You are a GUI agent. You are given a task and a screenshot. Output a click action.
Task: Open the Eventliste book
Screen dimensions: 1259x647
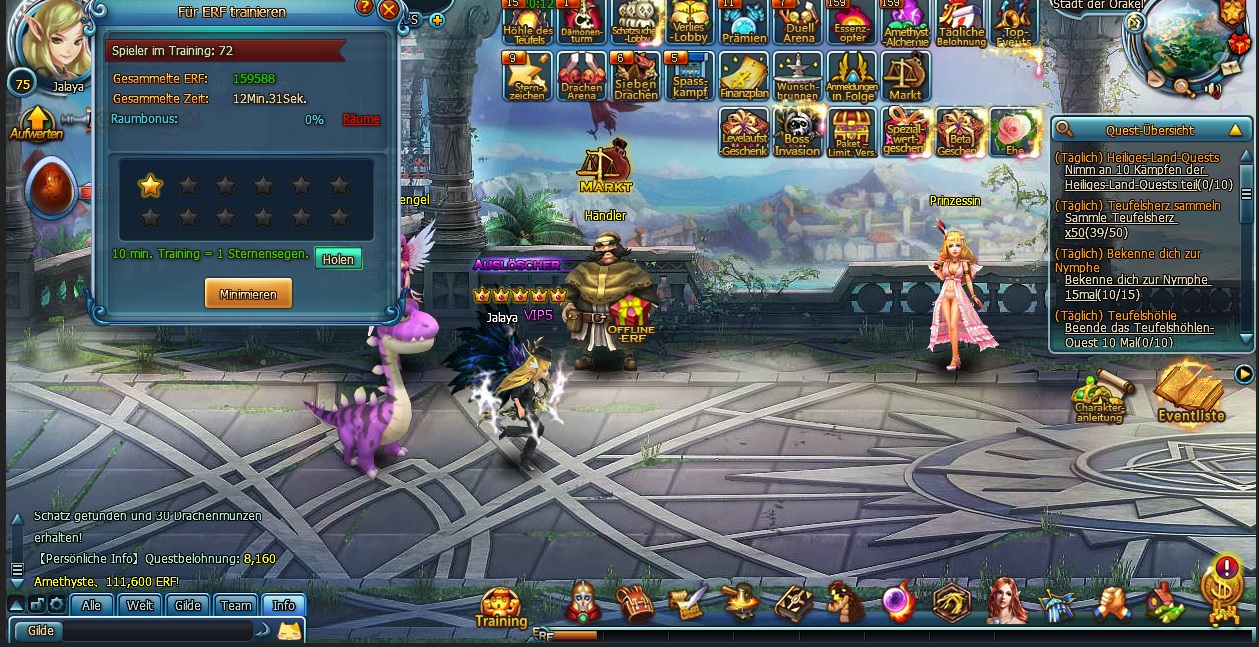[x=1190, y=393]
